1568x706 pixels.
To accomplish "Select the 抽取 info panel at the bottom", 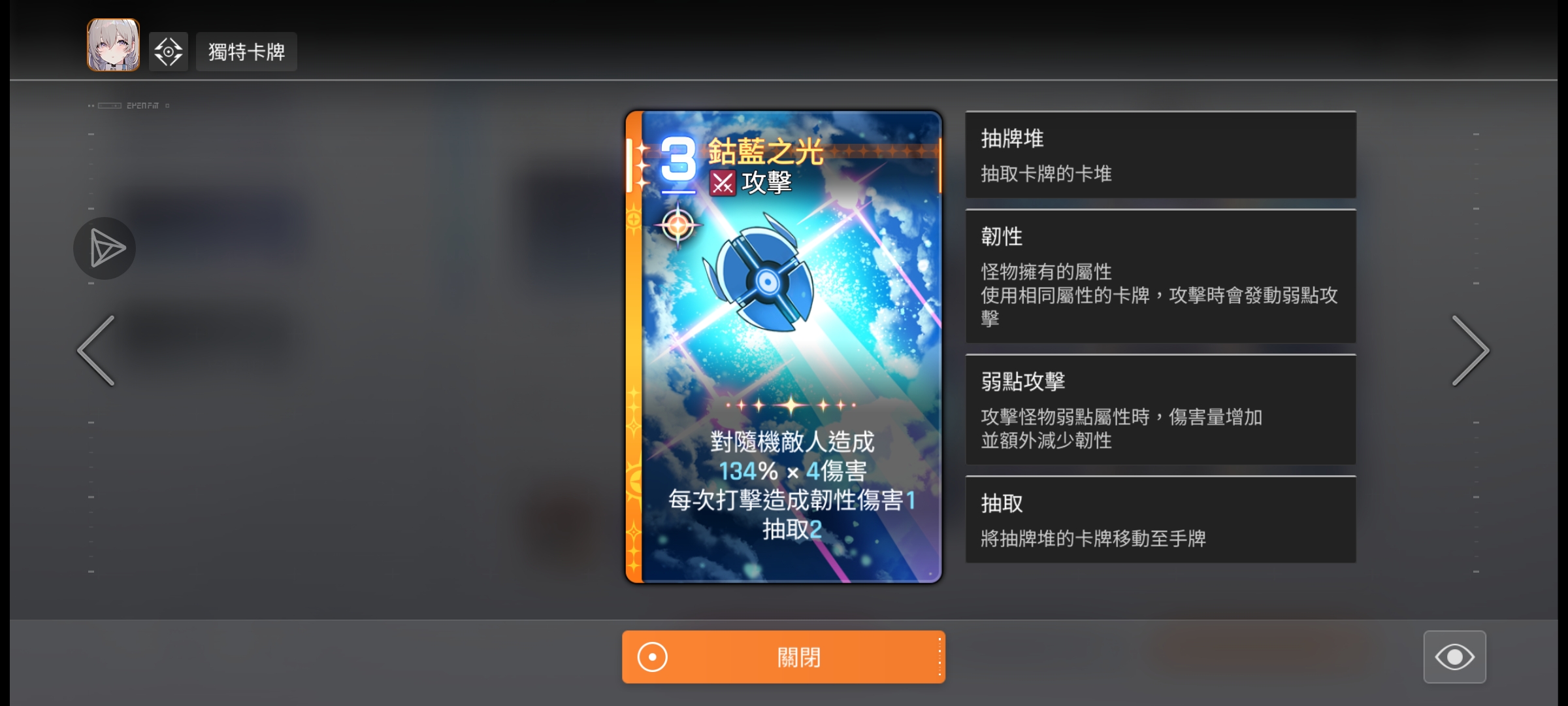I will 1160,520.
